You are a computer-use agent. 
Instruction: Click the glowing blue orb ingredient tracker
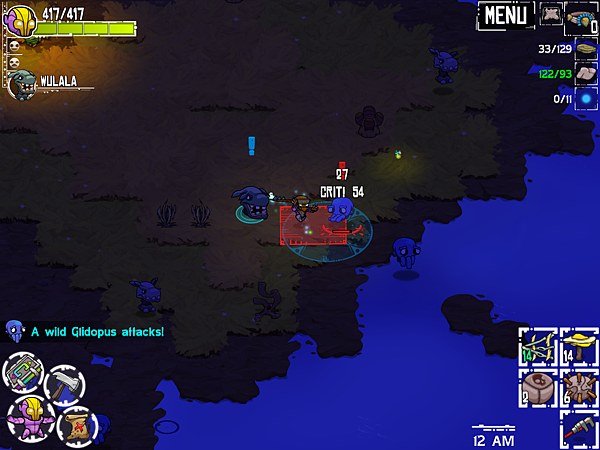tap(584, 98)
